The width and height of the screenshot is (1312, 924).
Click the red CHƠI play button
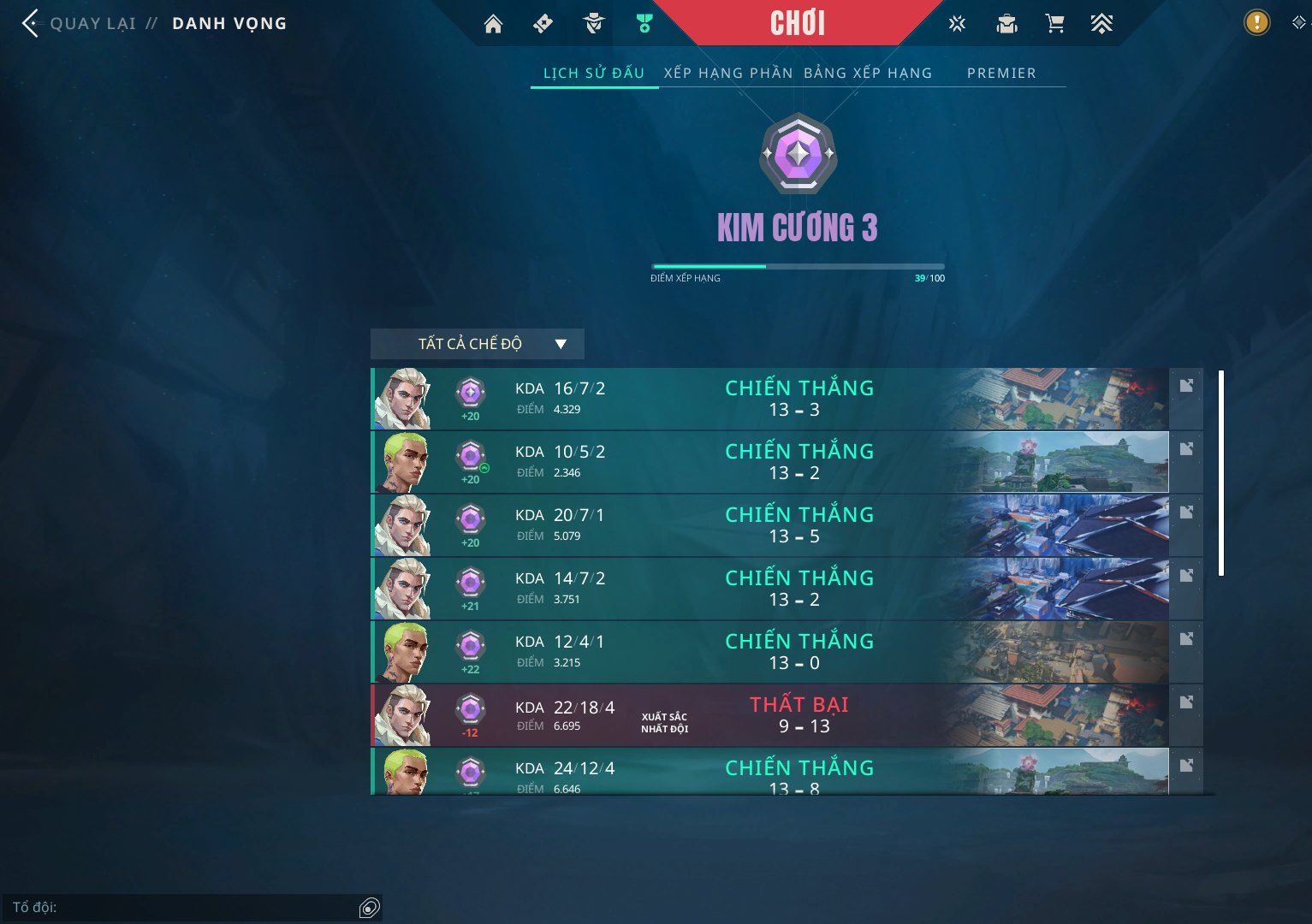(x=797, y=23)
